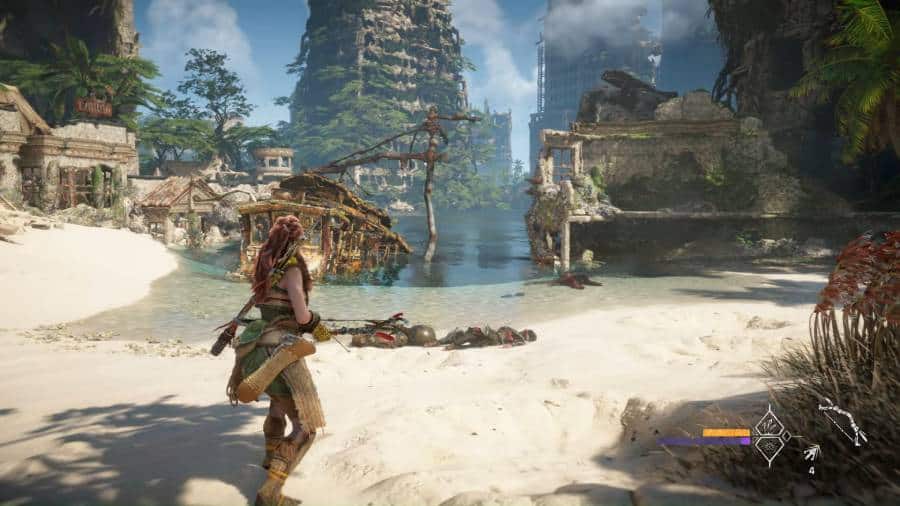900x506 pixels.
Task: Activate the diamond-shaped valor surge emblem
Action: [x=771, y=435]
